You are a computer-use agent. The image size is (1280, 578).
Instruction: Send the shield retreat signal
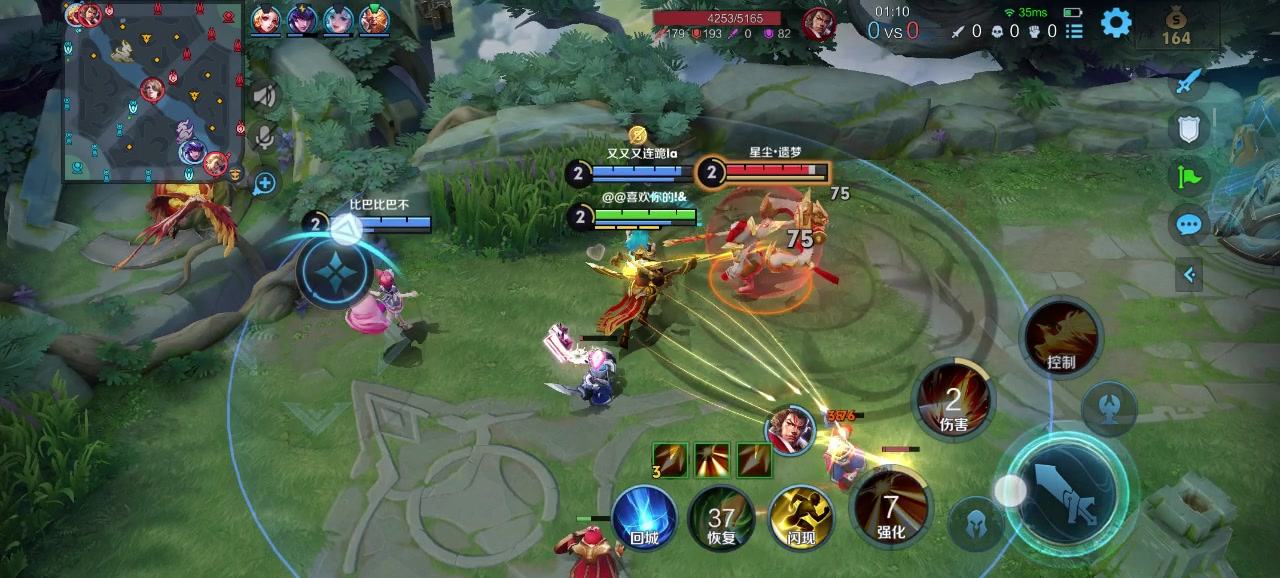click(x=1188, y=128)
